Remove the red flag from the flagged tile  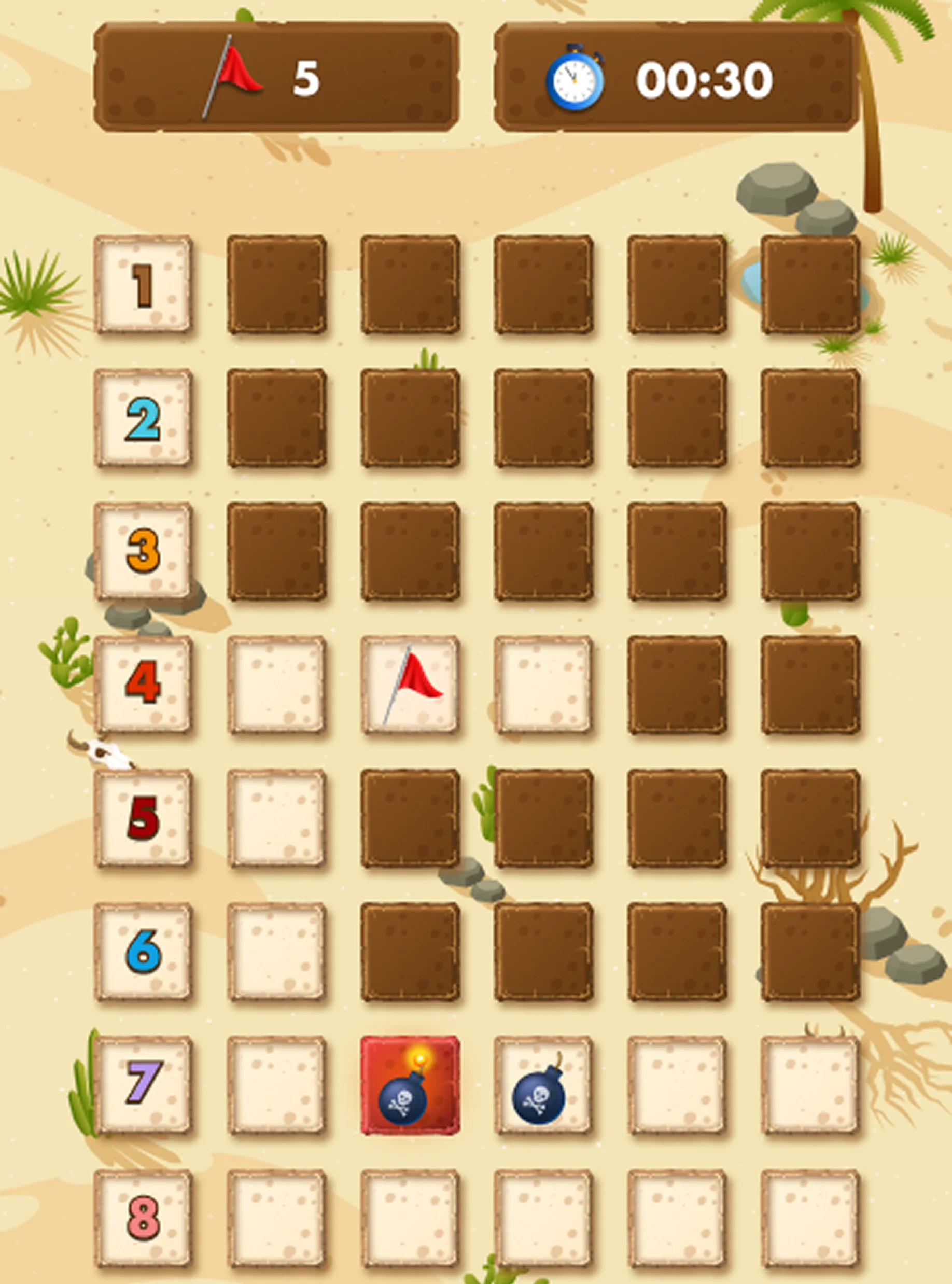(410, 685)
